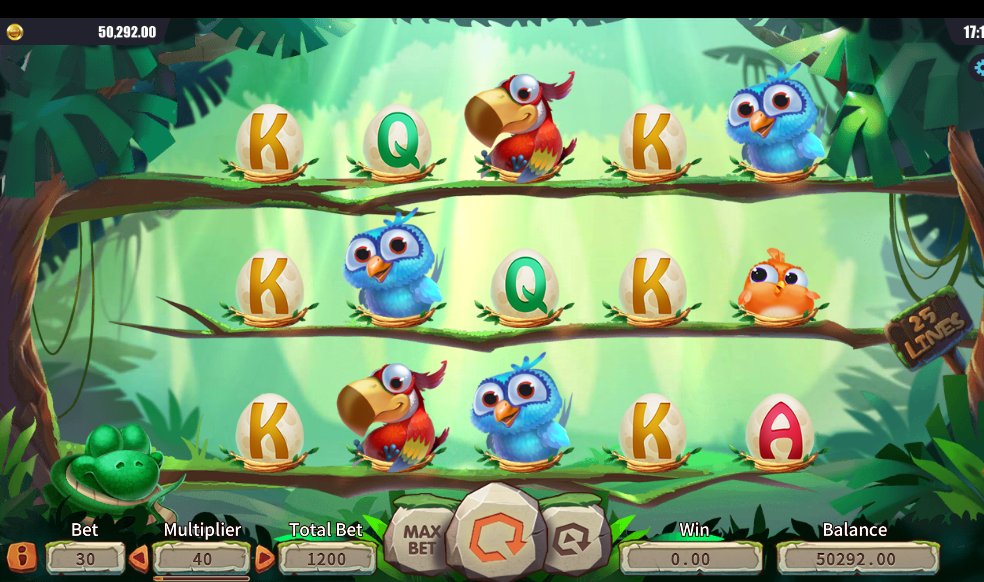Open the orange info paytable button
Image resolution: width=984 pixels, height=582 pixels.
[21, 557]
